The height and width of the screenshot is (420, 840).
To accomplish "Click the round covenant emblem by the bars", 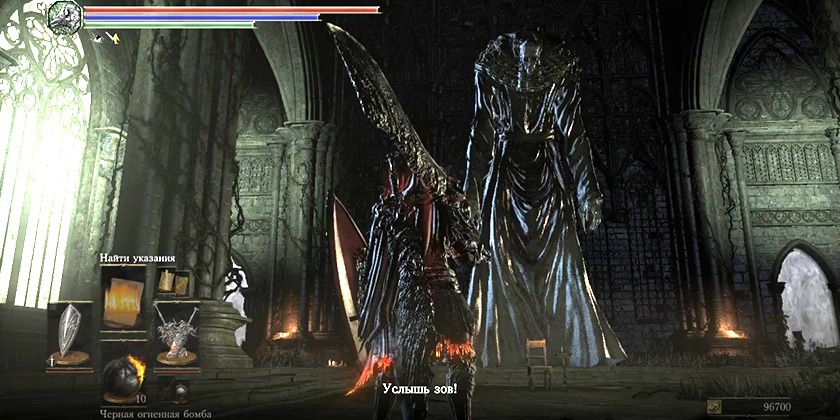I will coord(66,15).
